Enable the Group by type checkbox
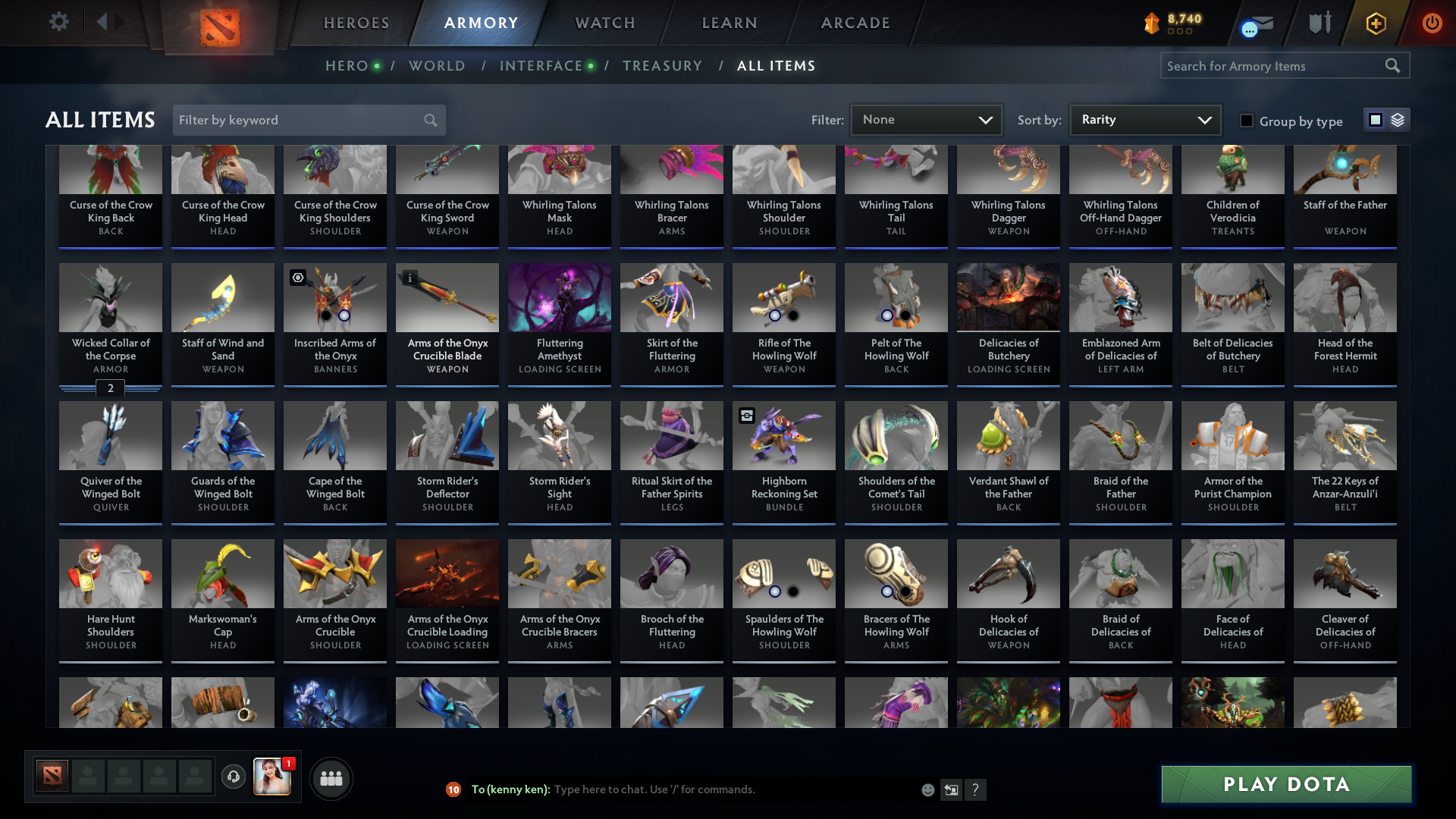This screenshot has width=1456, height=819. (x=1246, y=120)
